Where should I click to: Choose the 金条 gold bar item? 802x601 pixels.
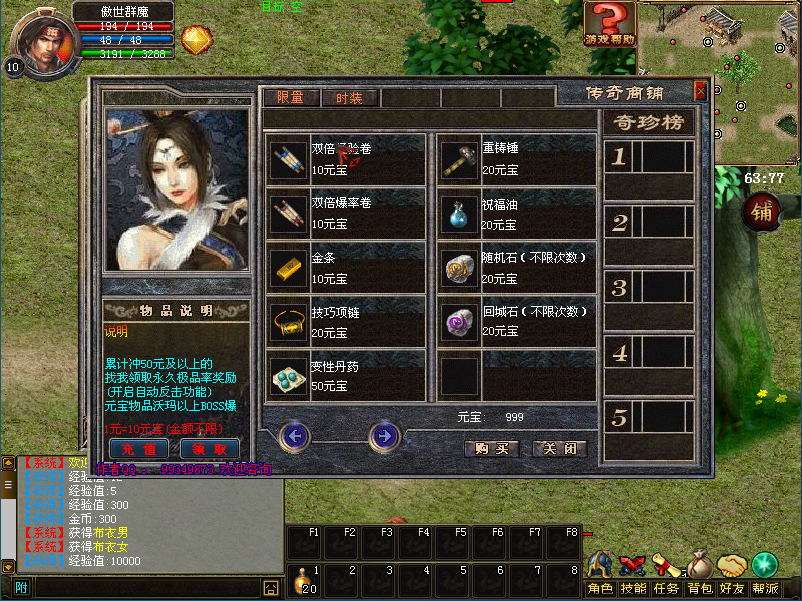(288, 267)
